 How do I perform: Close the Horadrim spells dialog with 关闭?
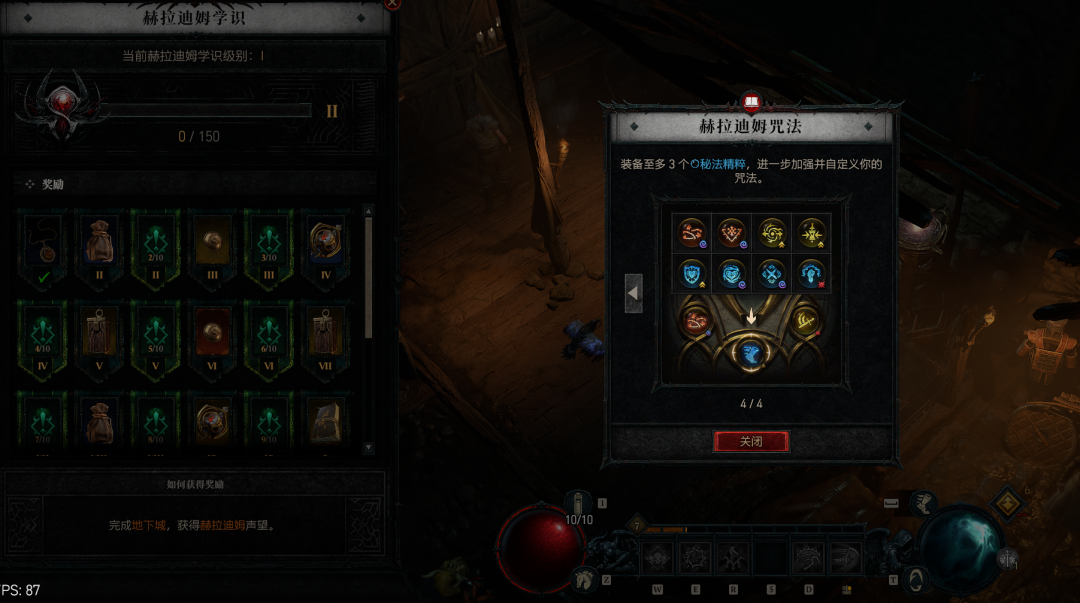[x=751, y=441]
